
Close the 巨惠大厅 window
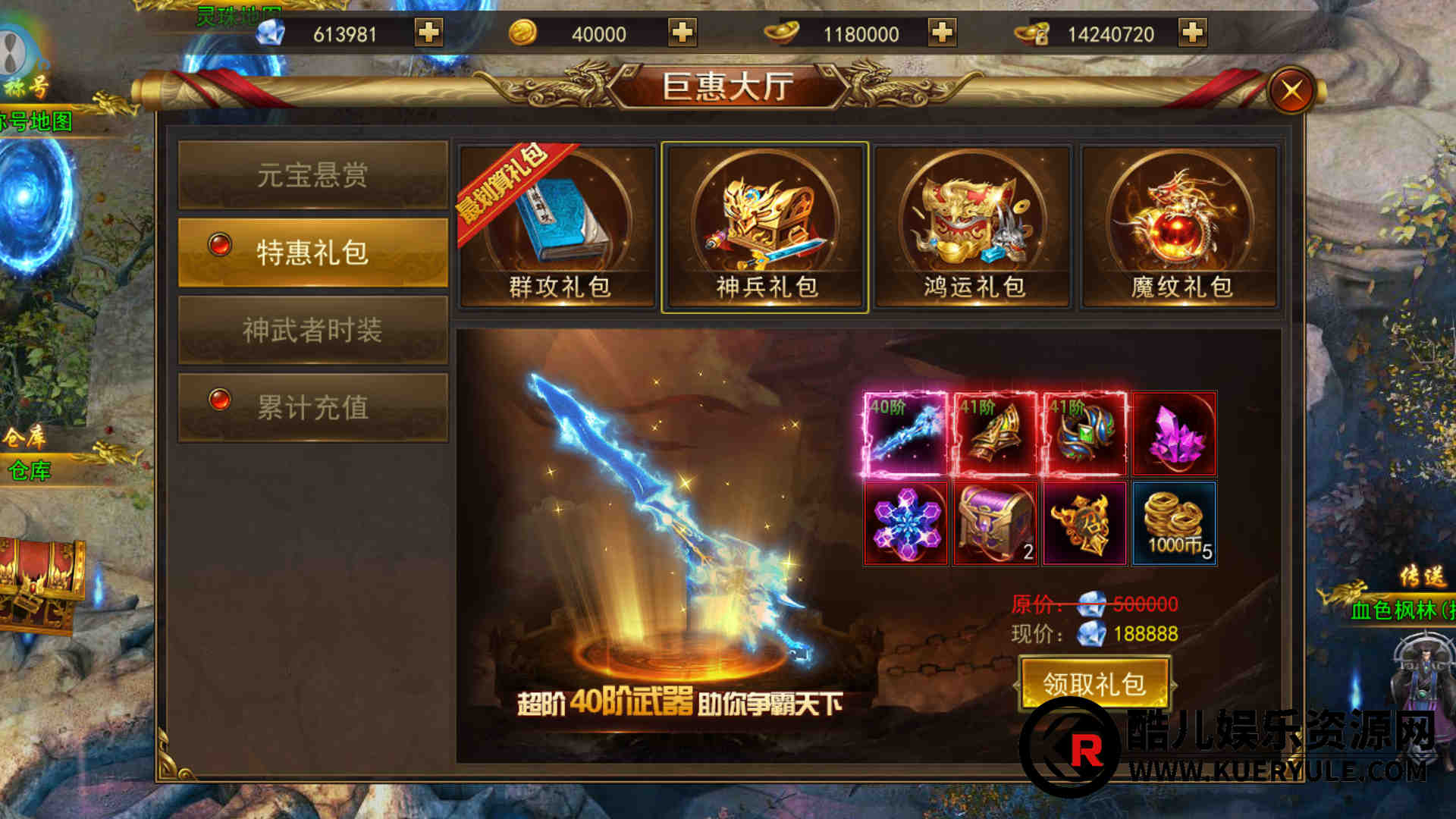[1291, 91]
